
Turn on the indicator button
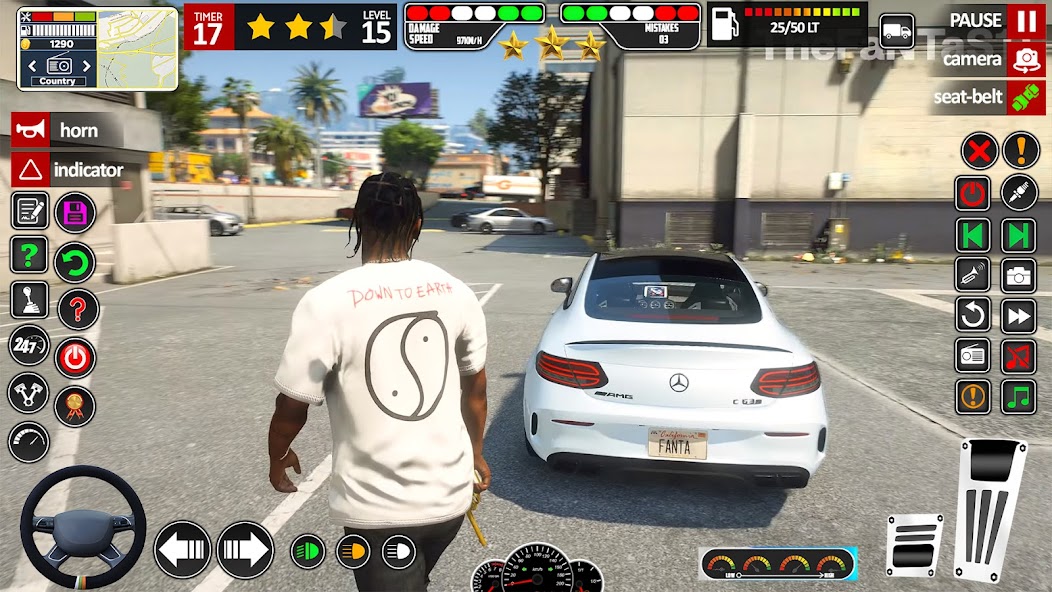pyautogui.click(x=68, y=170)
